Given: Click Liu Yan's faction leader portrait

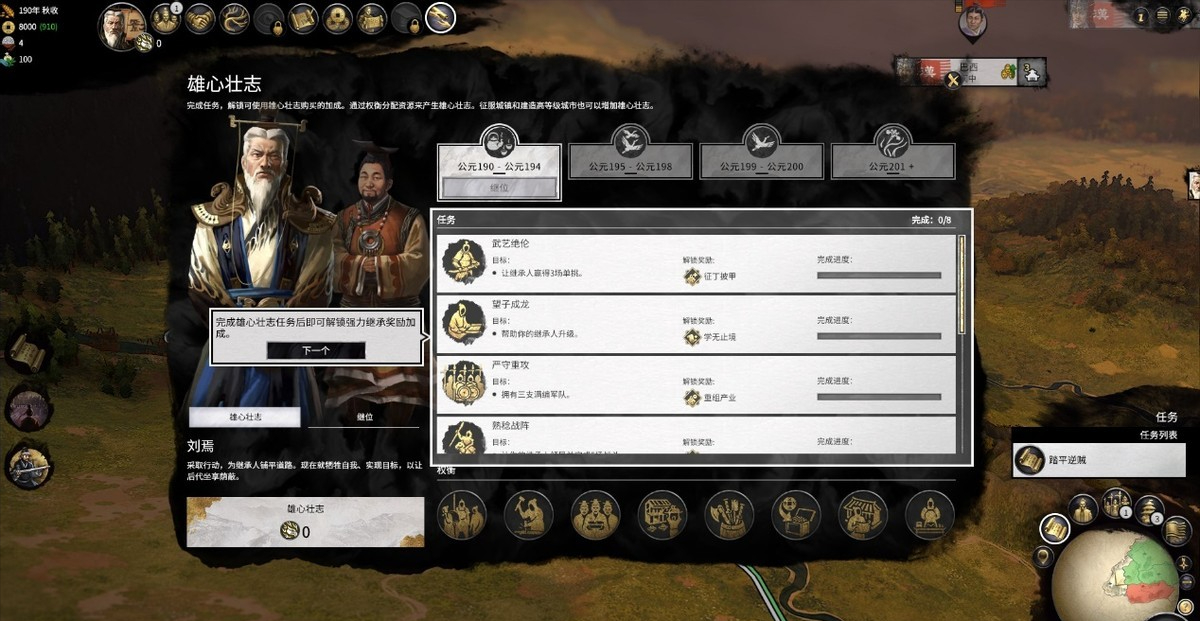Looking at the screenshot, I should pyautogui.click(x=123, y=24).
